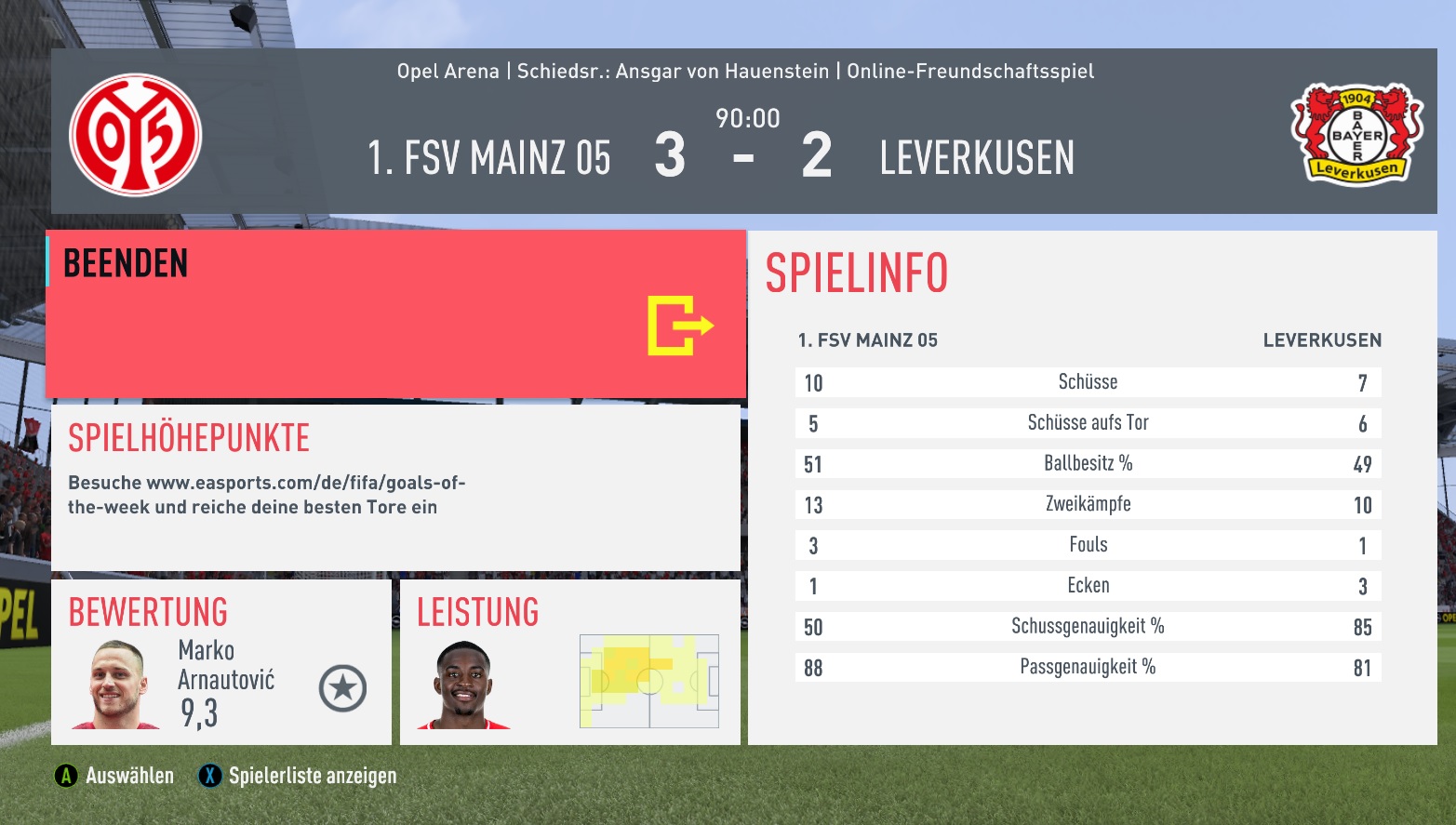Open the Spielhöhepunkte highlights panel

tap(395, 487)
